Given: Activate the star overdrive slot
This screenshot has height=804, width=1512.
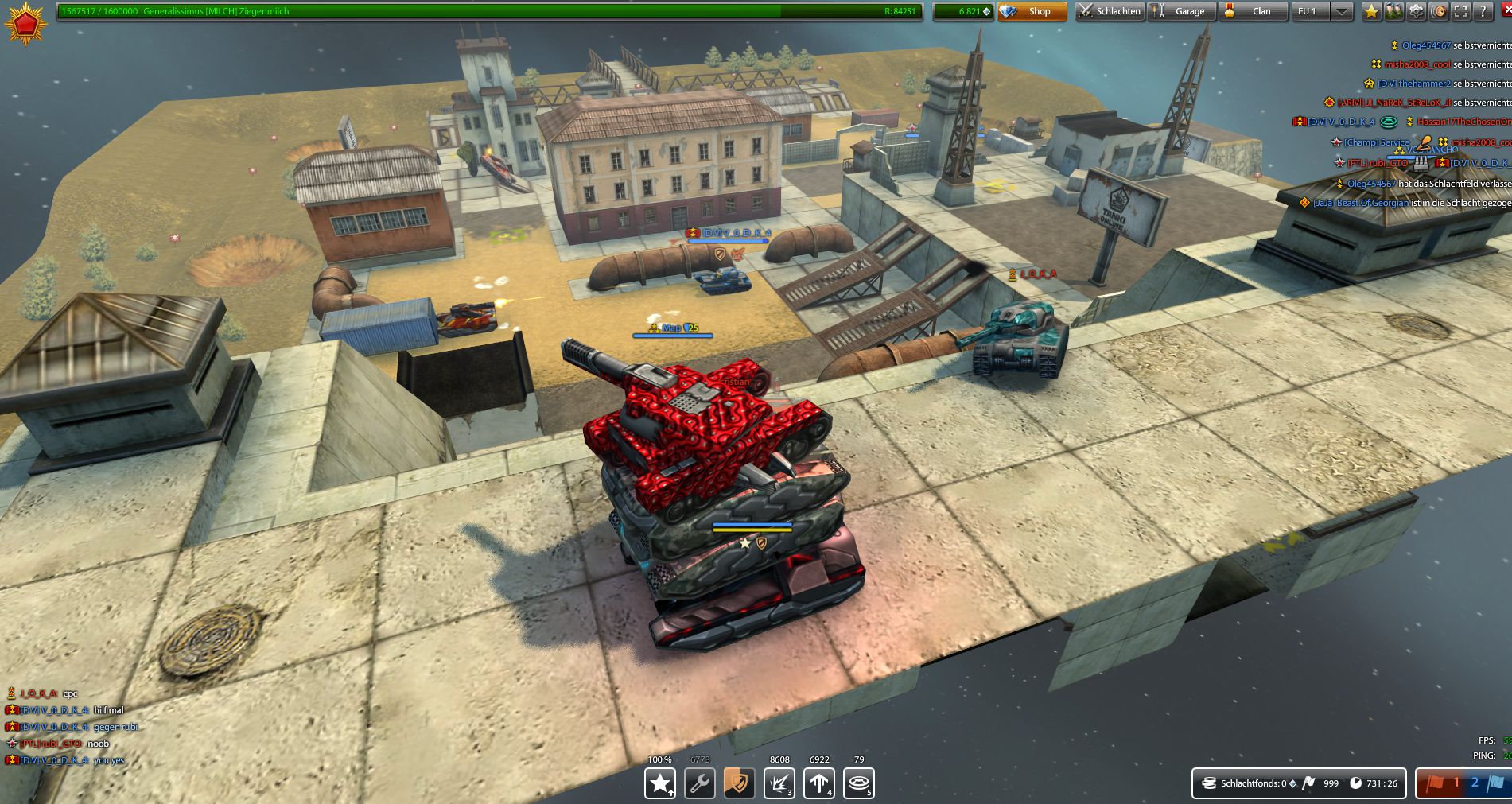Looking at the screenshot, I should tap(660, 783).
